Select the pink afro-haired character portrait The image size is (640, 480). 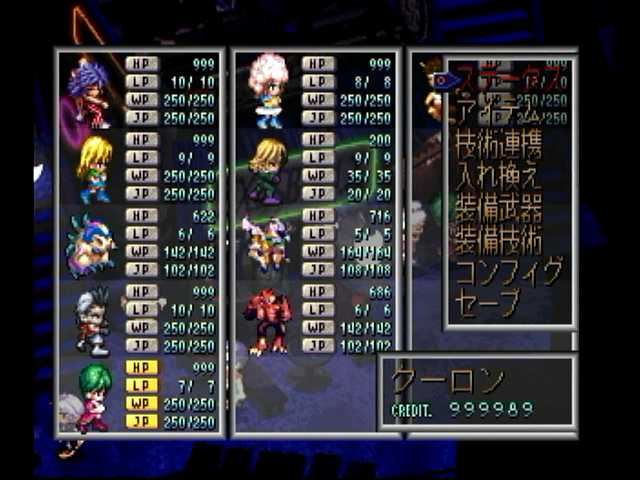pos(268,90)
